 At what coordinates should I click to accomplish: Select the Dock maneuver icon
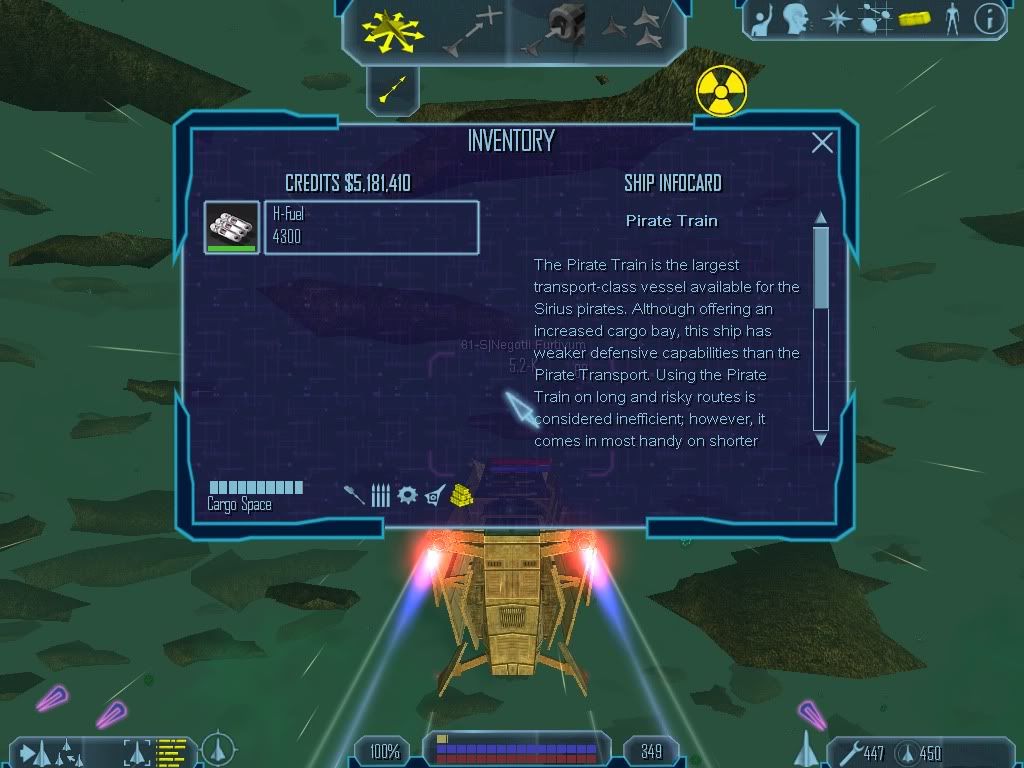555,29
